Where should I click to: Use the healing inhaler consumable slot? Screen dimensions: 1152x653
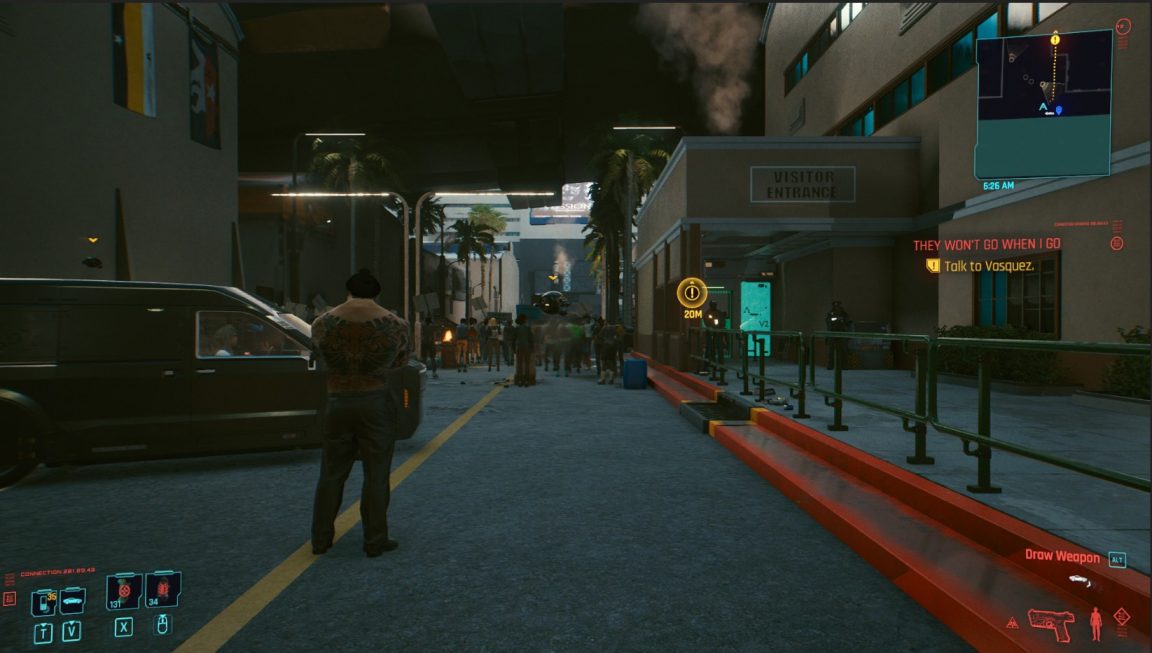click(123, 591)
